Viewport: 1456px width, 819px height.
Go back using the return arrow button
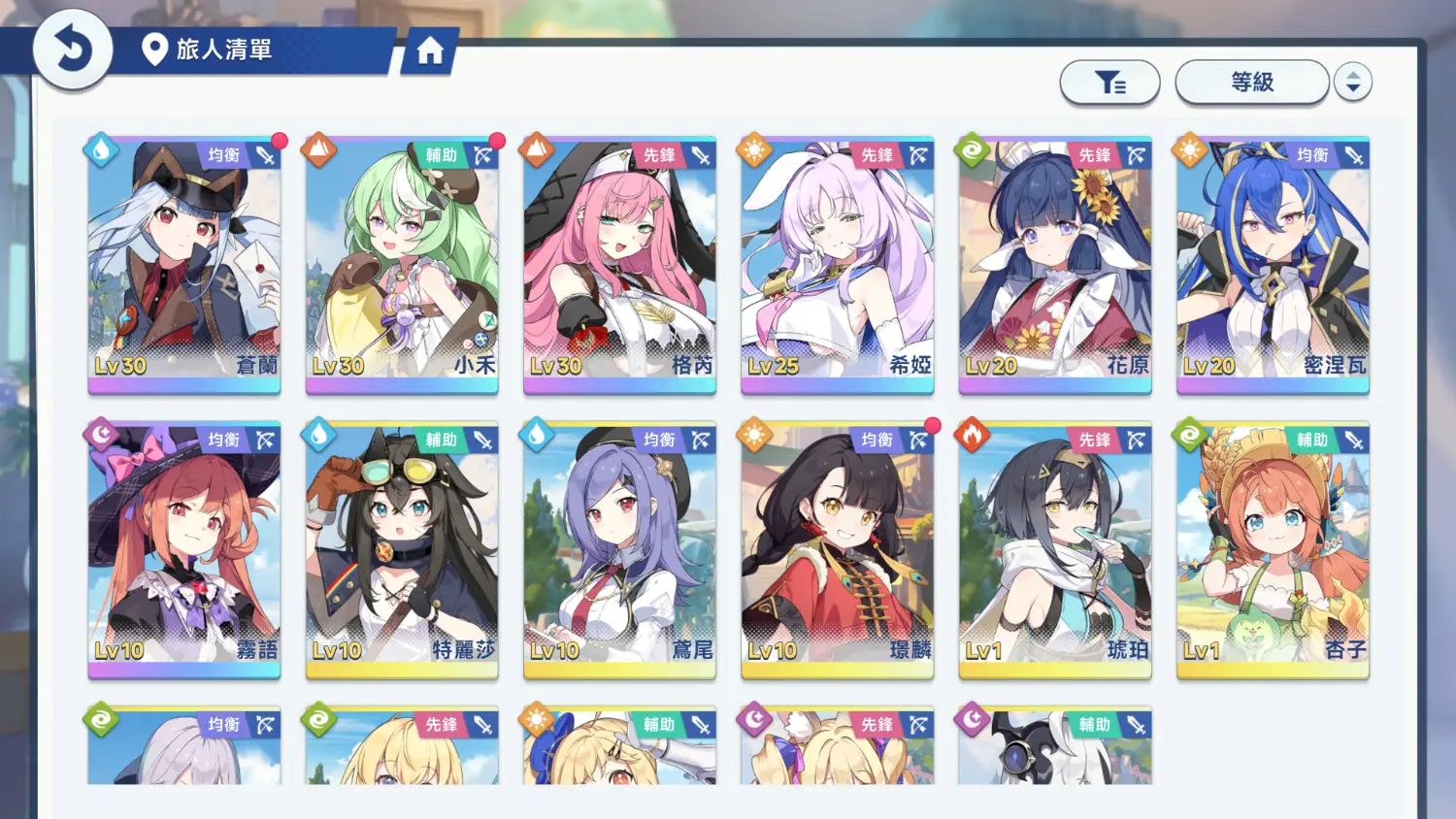72,49
